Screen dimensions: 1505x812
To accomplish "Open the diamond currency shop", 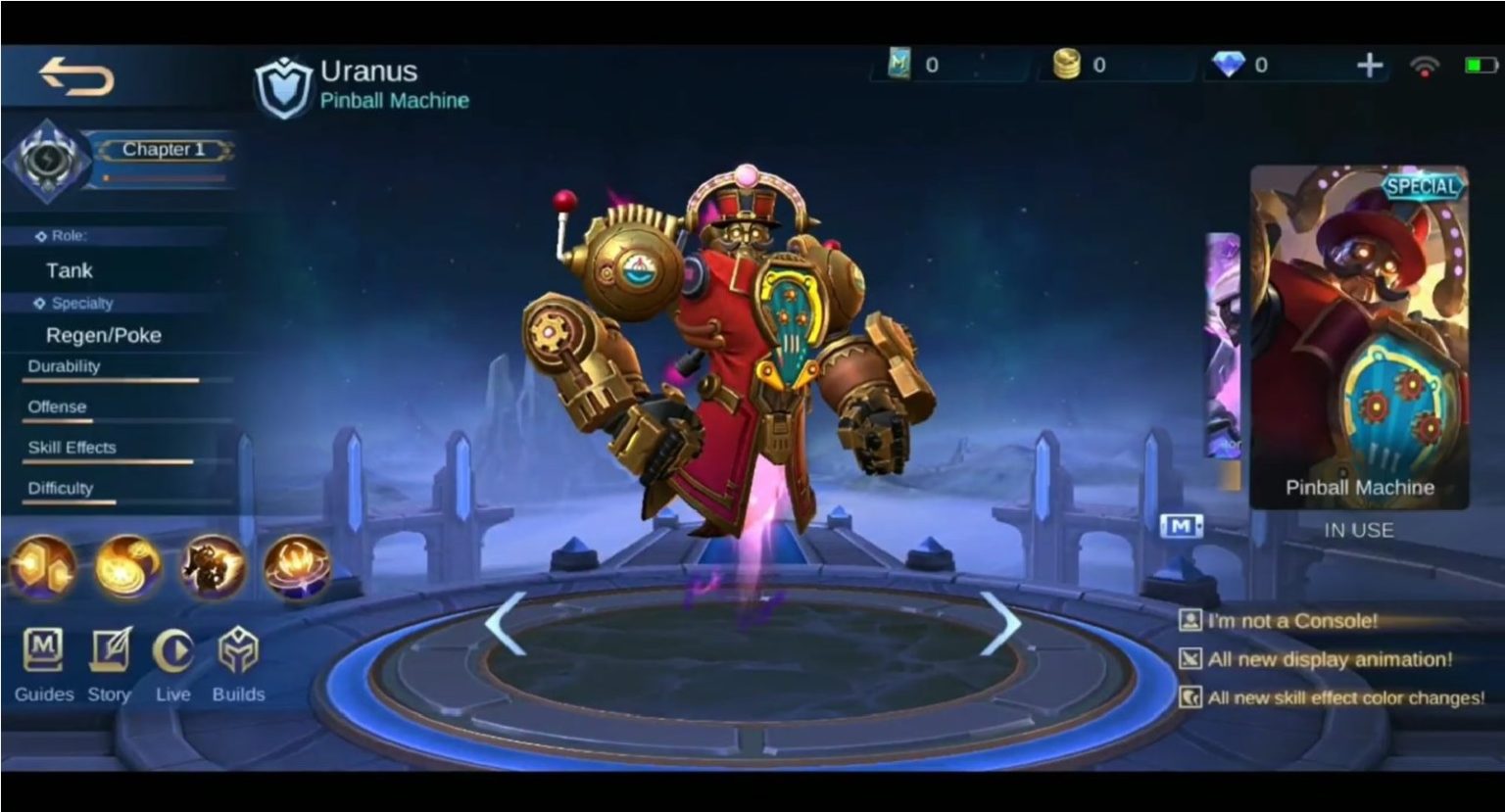I will click(1230, 65).
